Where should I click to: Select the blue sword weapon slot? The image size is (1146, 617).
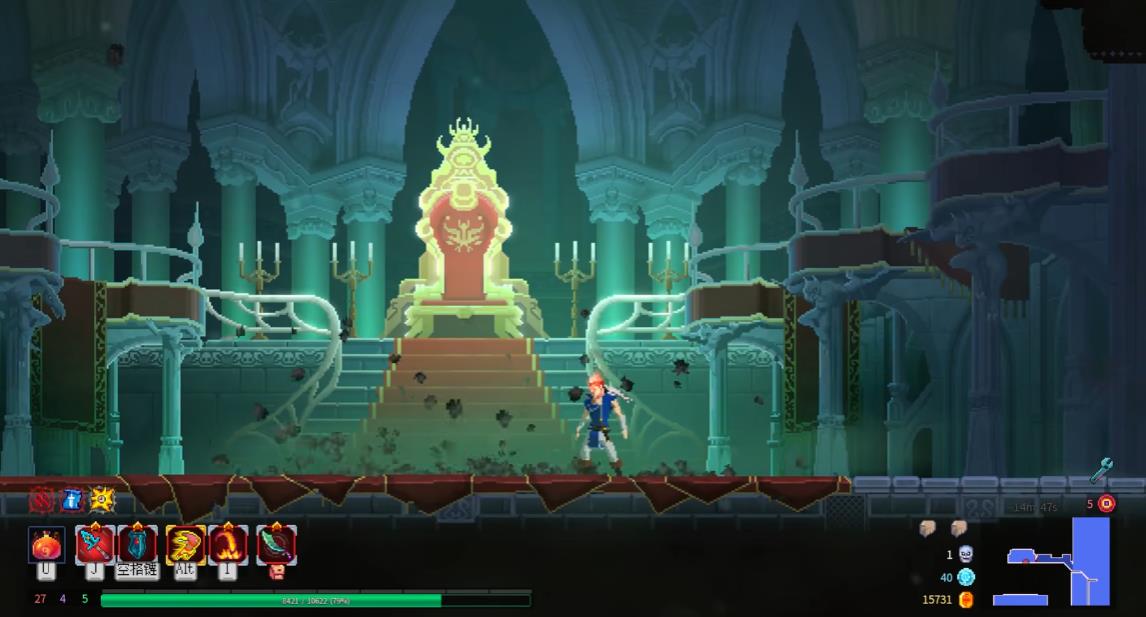tap(94, 545)
